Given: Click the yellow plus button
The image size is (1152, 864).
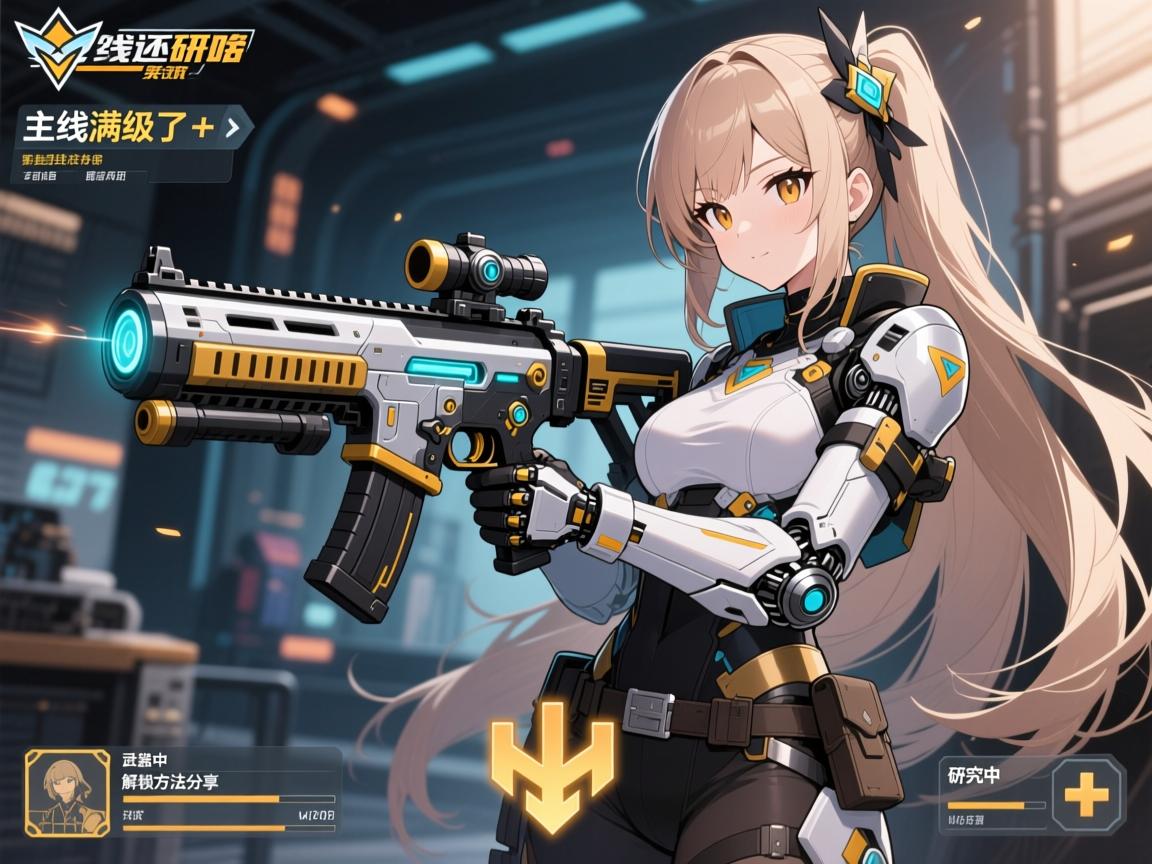Looking at the screenshot, I should point(1085,796).
